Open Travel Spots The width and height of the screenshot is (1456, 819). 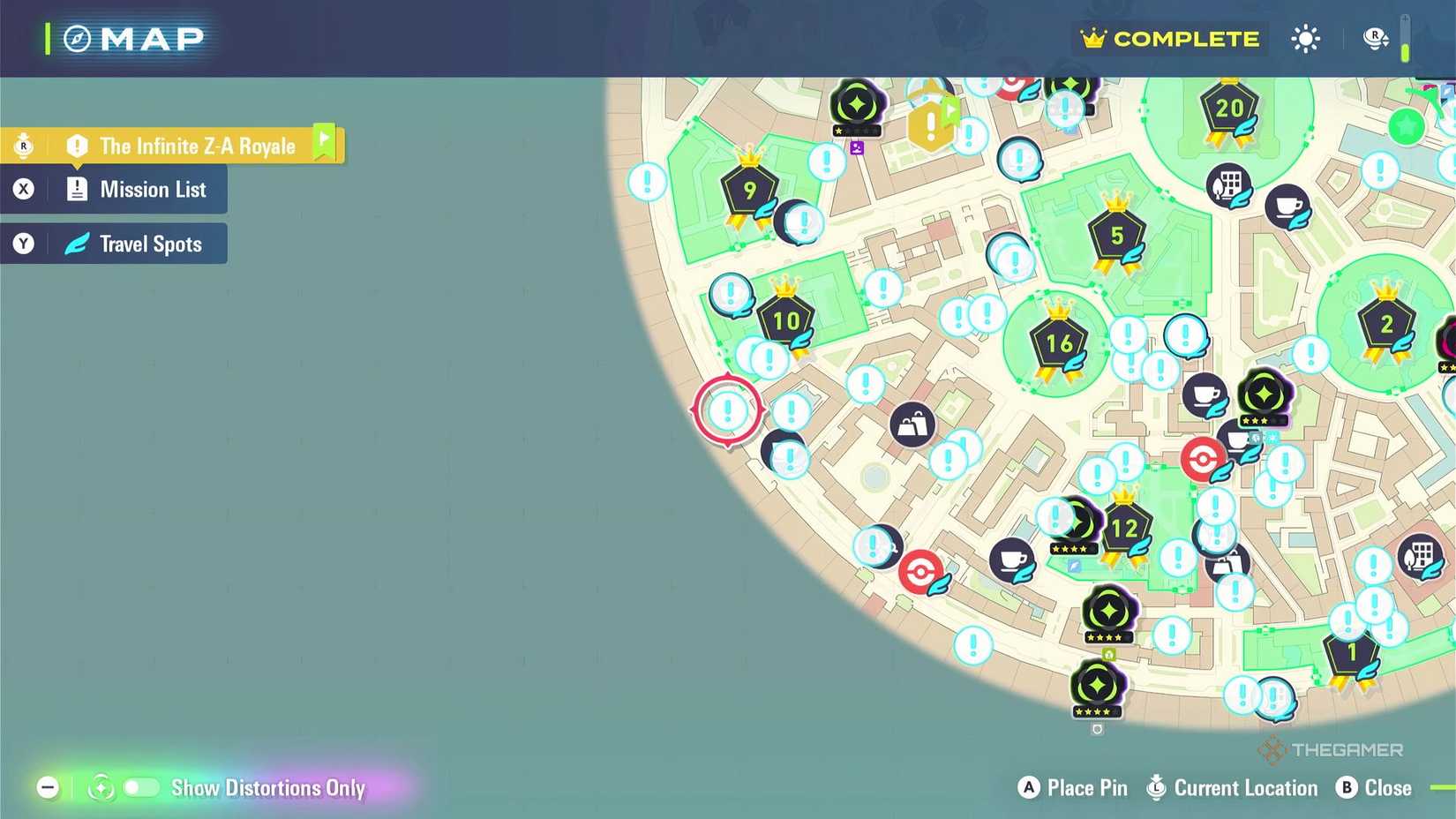coord(137,244)
